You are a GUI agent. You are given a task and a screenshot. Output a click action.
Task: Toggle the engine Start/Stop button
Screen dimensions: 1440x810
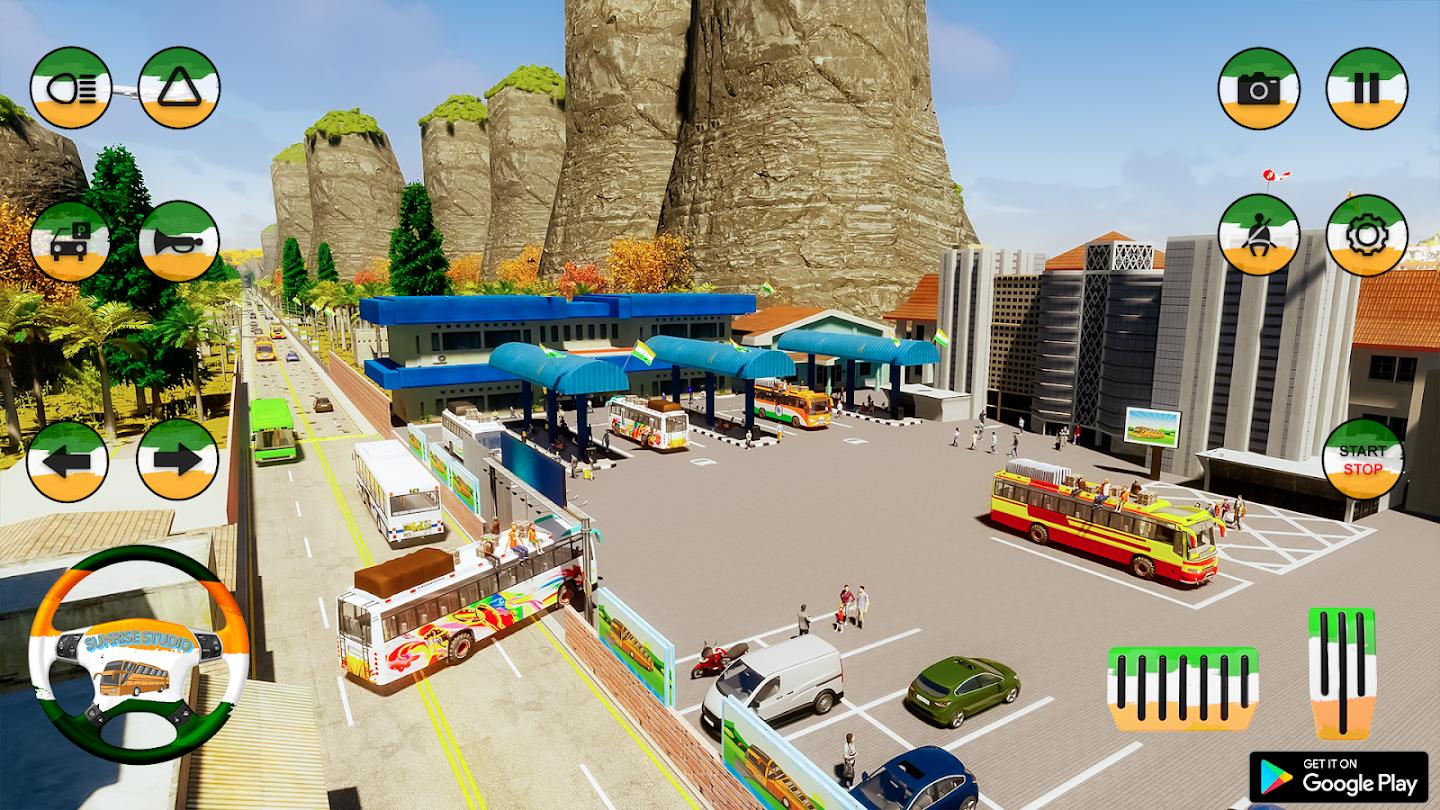coord(1362,459)
